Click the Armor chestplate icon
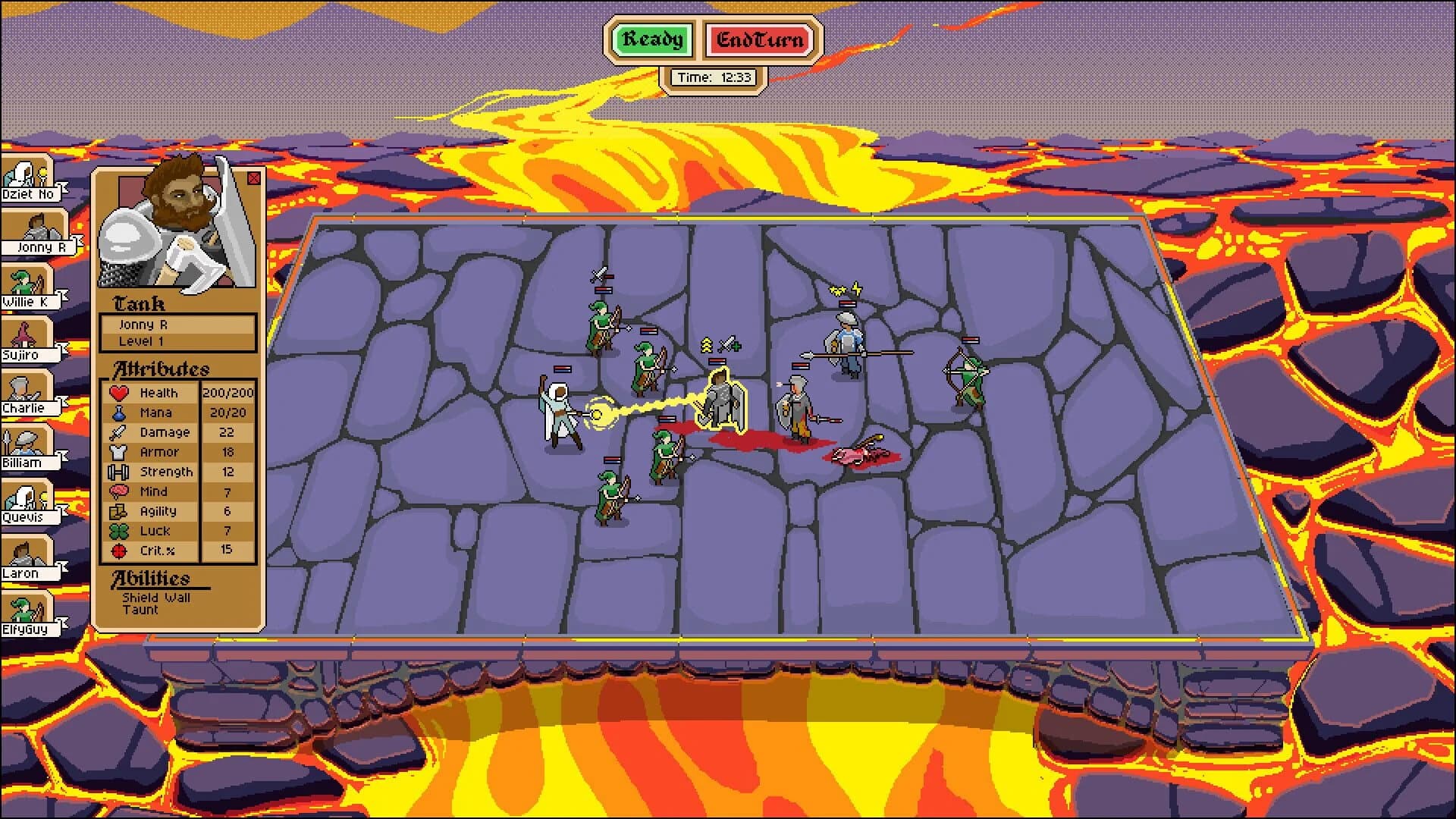The height and width of the screenshot is (819, 1456). click(x=121, y=452)
